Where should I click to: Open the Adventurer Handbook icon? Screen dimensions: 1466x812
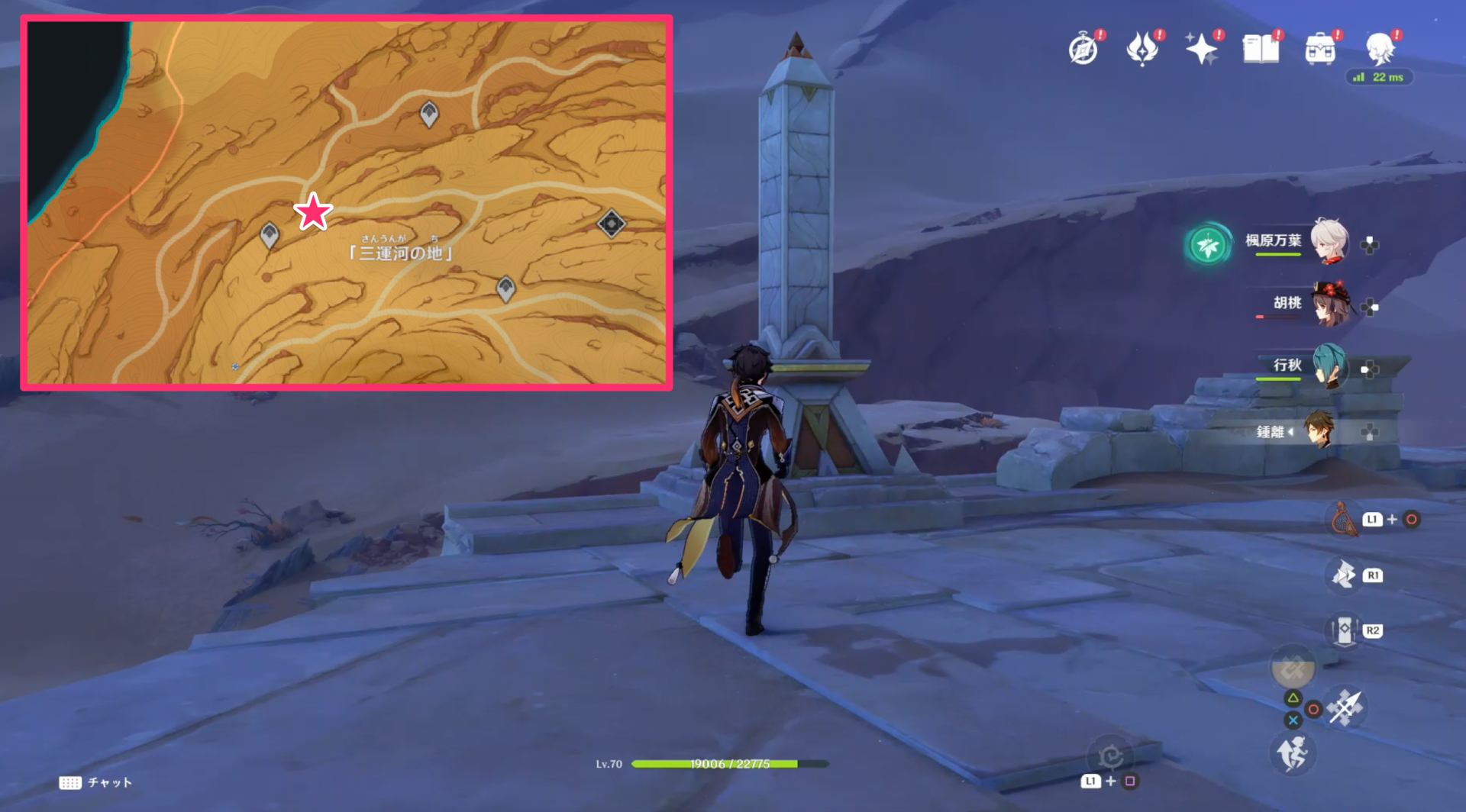click(1261, 47)
